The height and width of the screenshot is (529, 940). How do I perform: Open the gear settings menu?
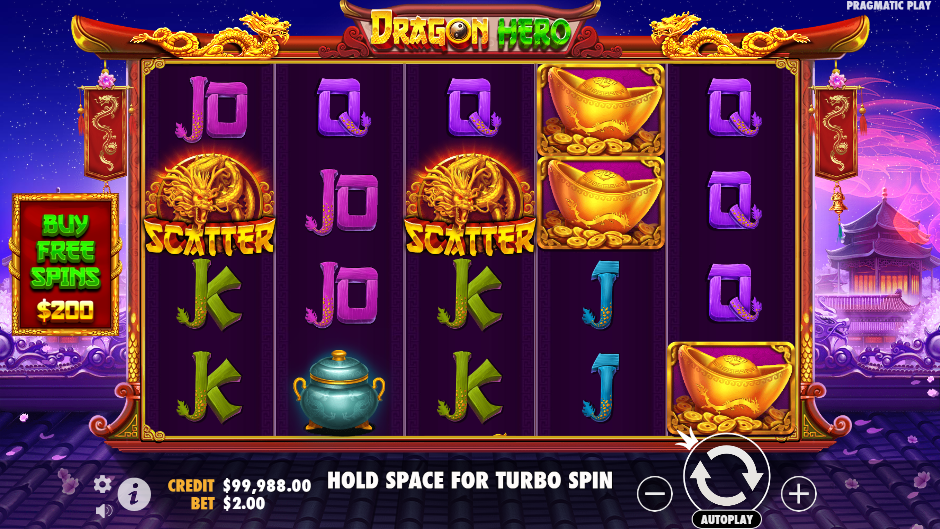(102, 484)
